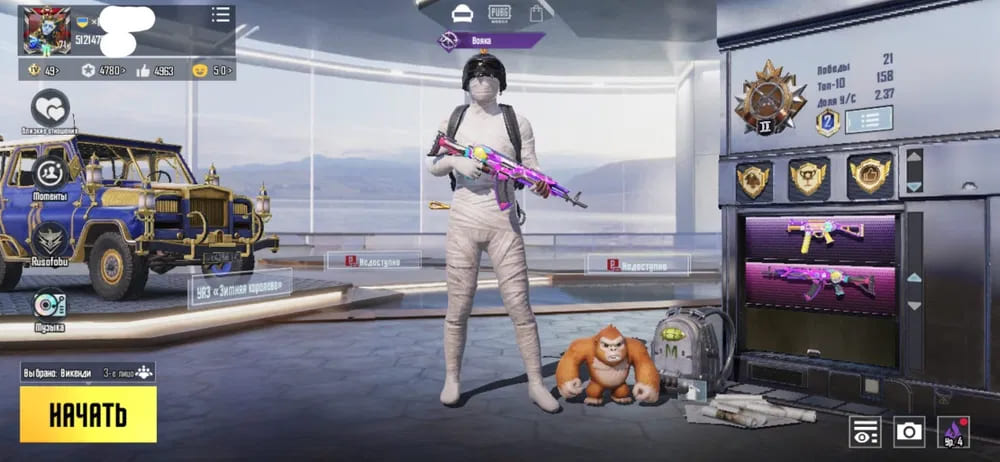The image size is (1000, 462).
Task: Open the list menu icon on profile card
Action: (220, 15)
